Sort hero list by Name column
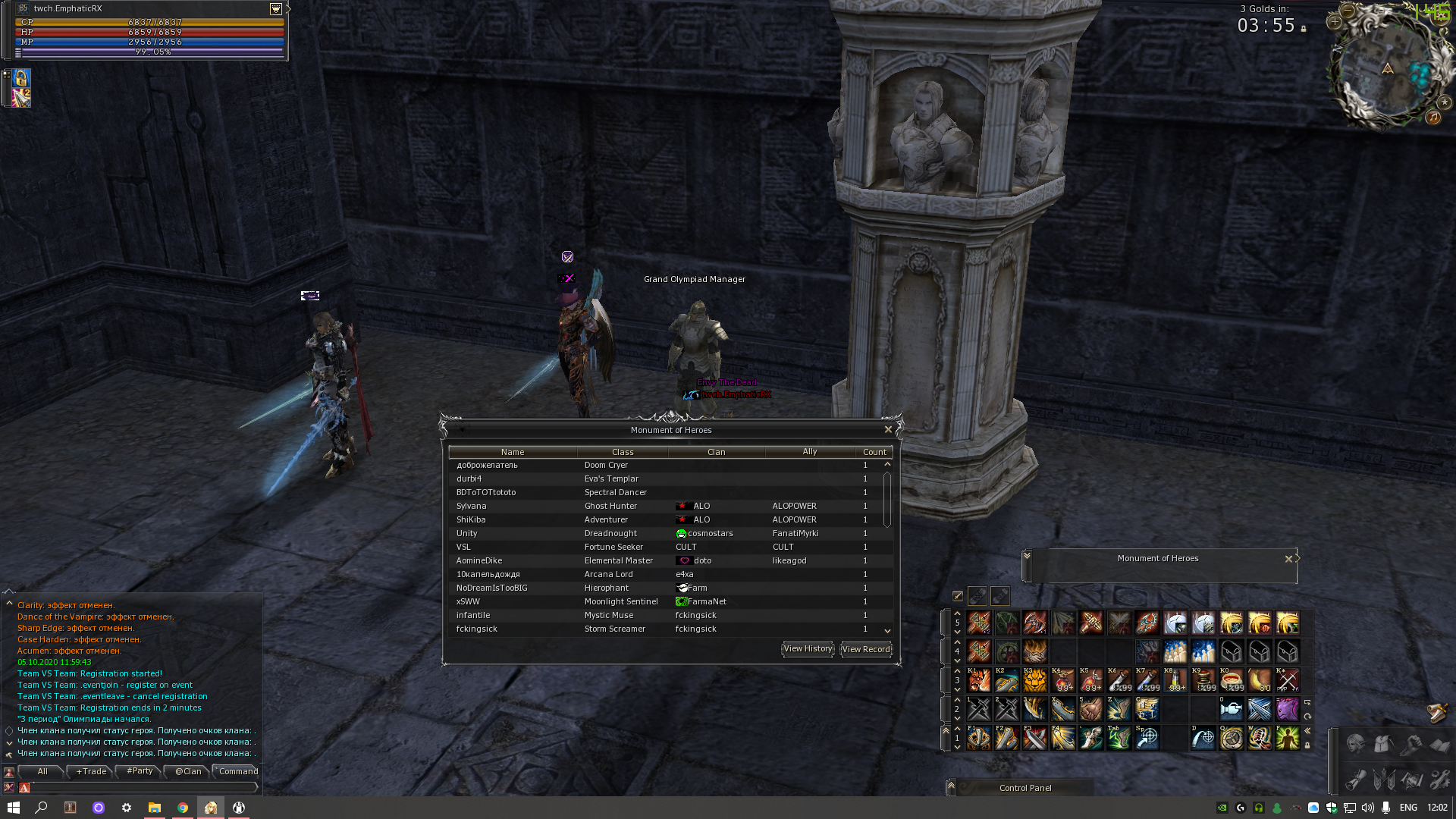The image size is (1456, 819). 513,452
